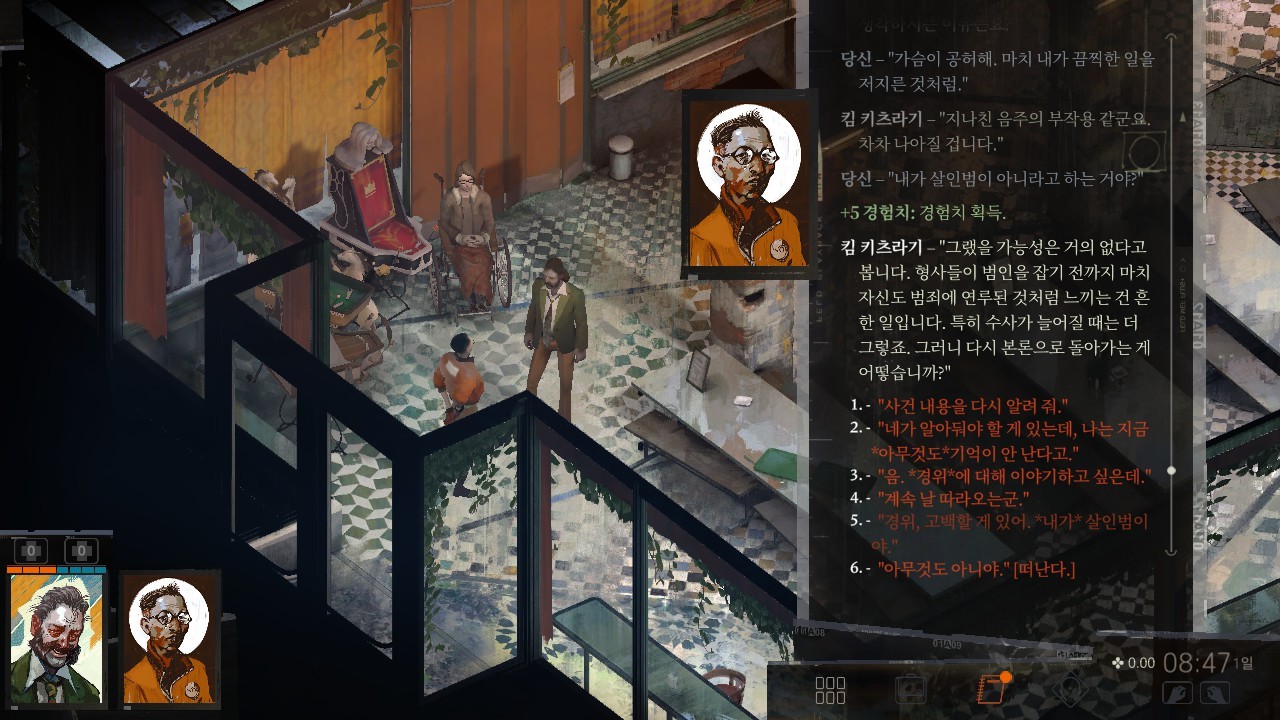Open the thought cabinet head icon

tap(1069, 690)
